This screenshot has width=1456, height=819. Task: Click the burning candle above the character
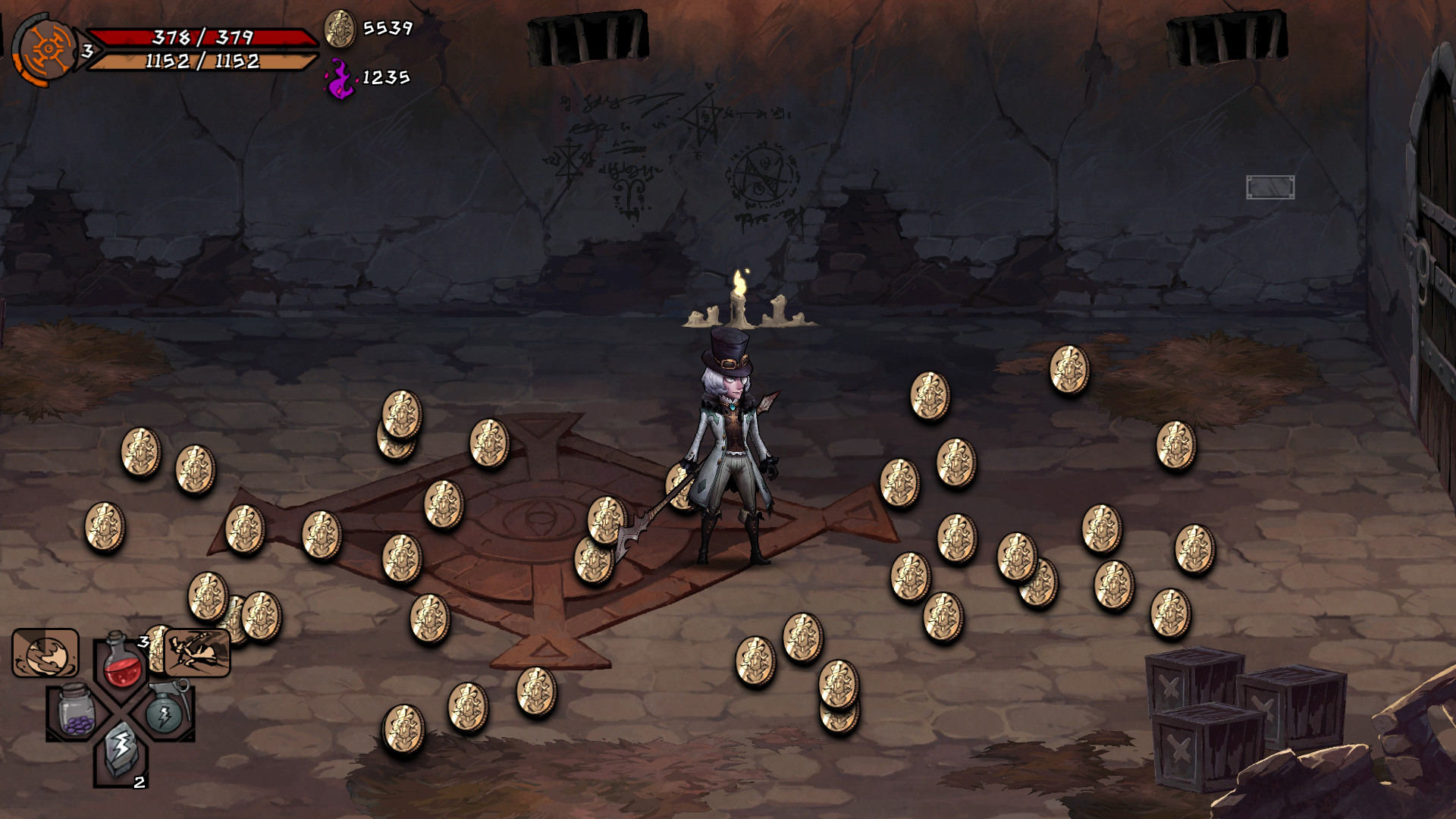pos(739,300)
